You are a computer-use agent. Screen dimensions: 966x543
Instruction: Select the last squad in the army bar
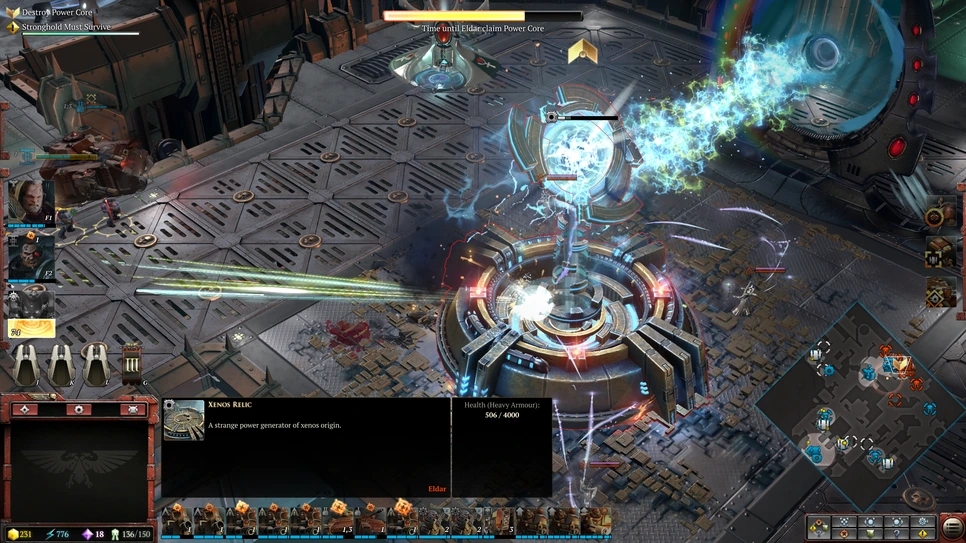pos(598,520)
